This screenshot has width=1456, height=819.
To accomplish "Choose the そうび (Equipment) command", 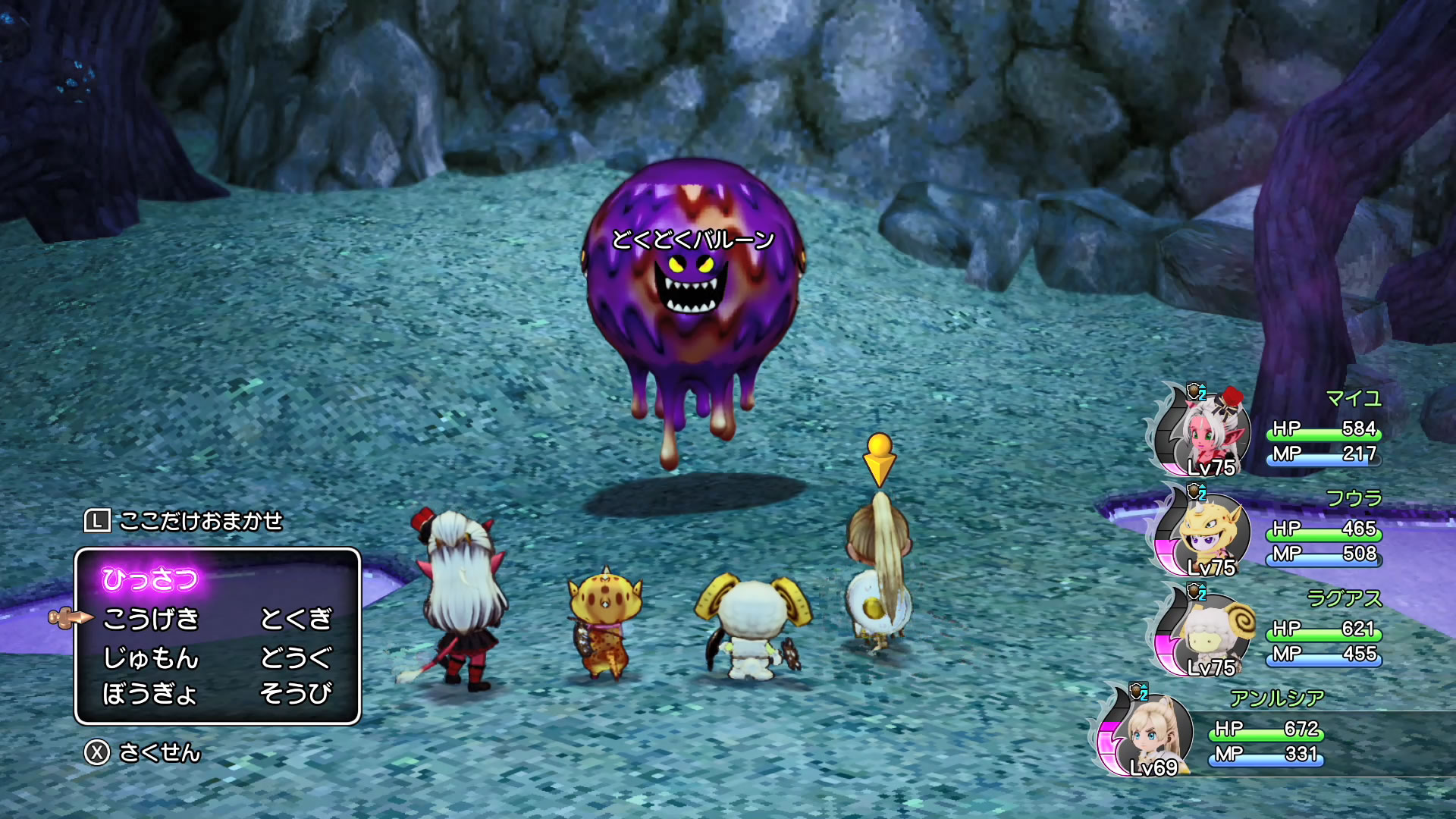I will (x=296, y=694).
